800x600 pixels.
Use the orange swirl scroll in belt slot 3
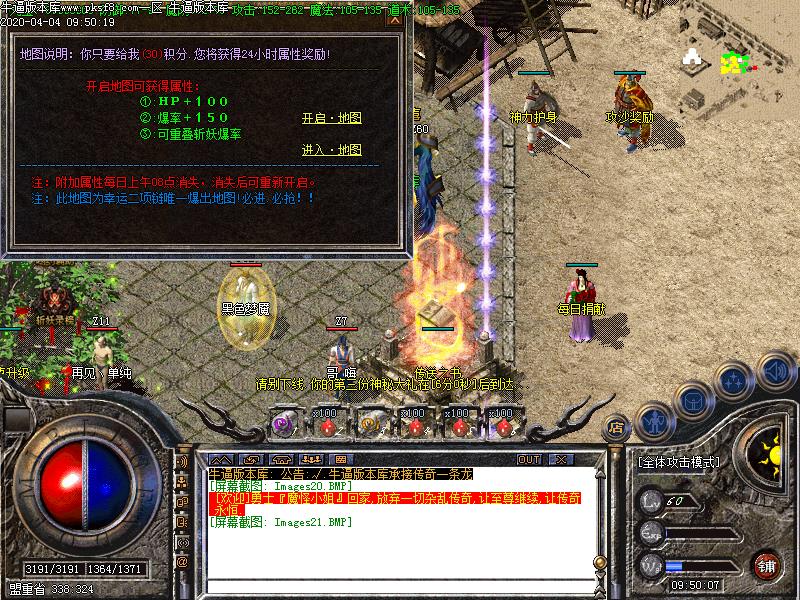tap(369, 424)
